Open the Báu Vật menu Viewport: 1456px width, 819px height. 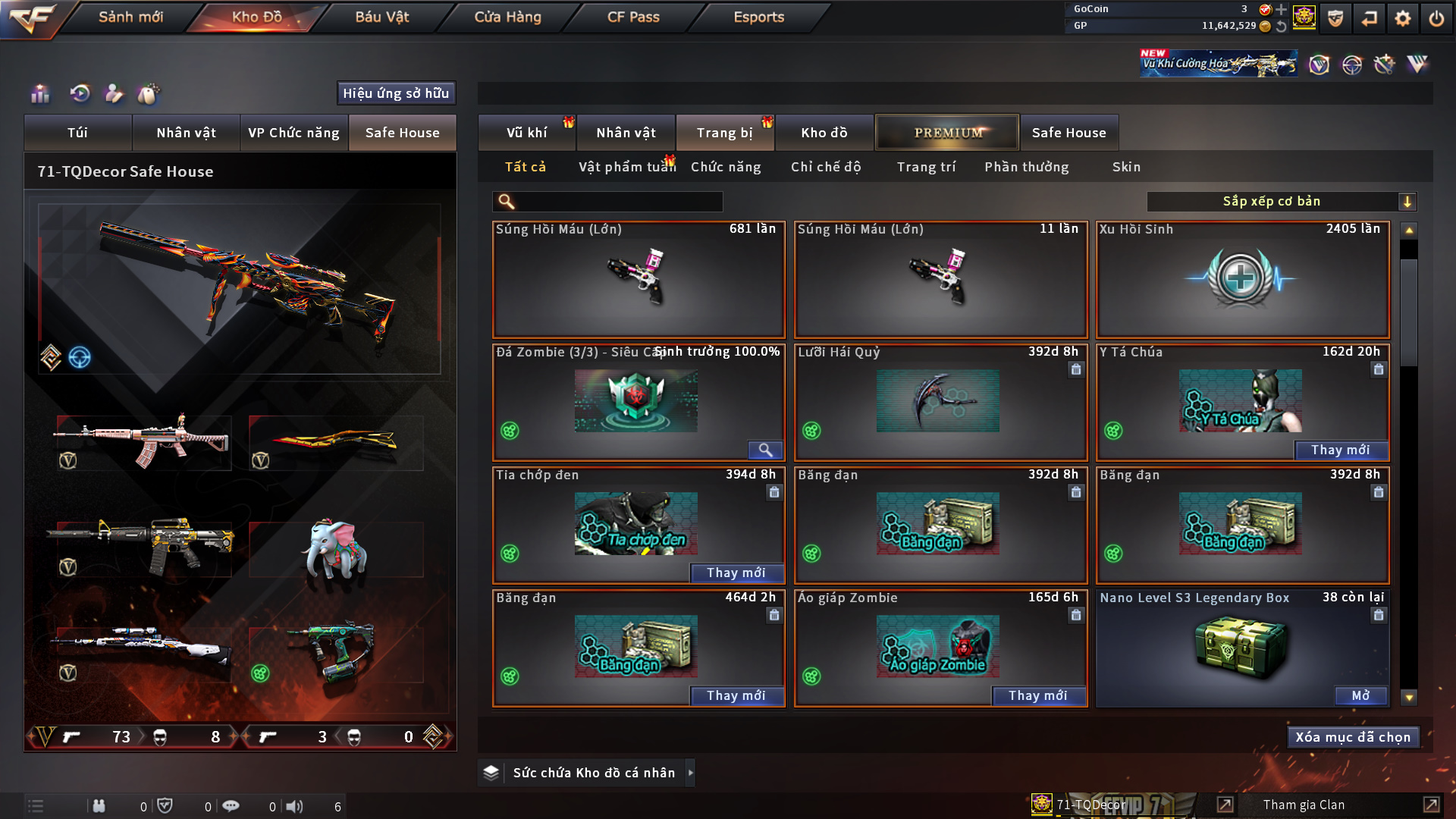[381, 17]
